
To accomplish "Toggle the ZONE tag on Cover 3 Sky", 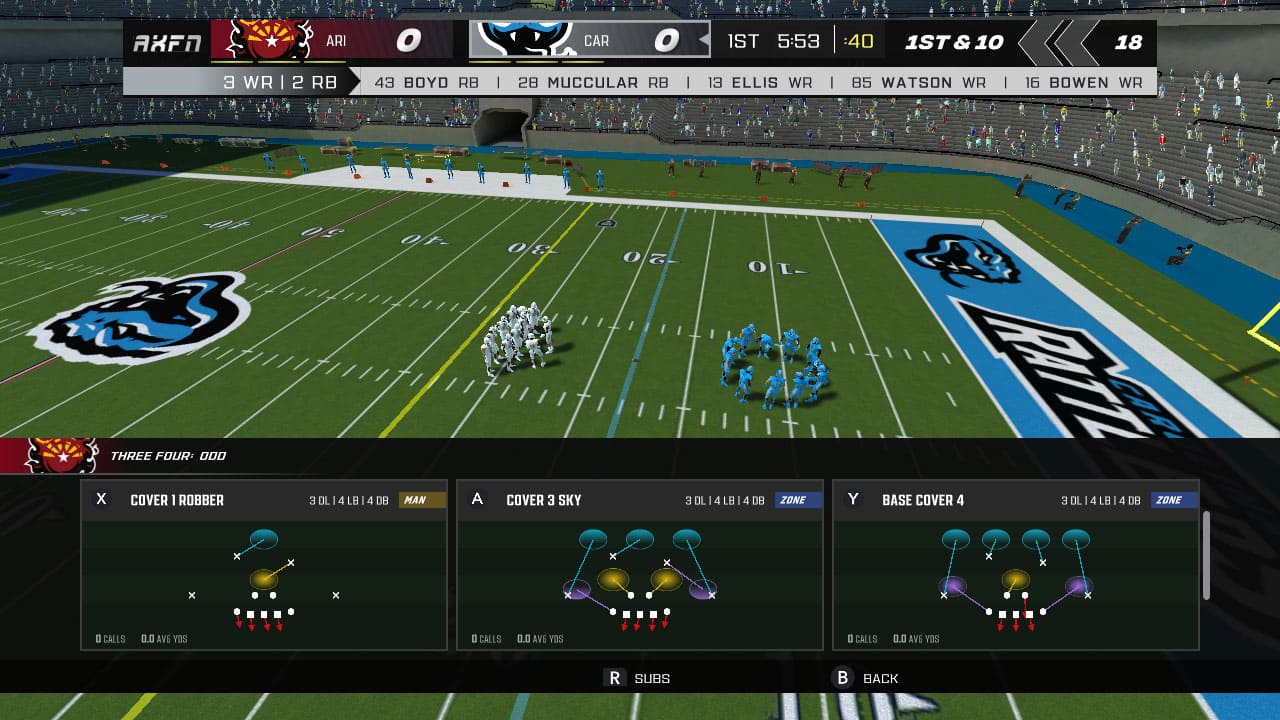I will [x=795, y=500].
